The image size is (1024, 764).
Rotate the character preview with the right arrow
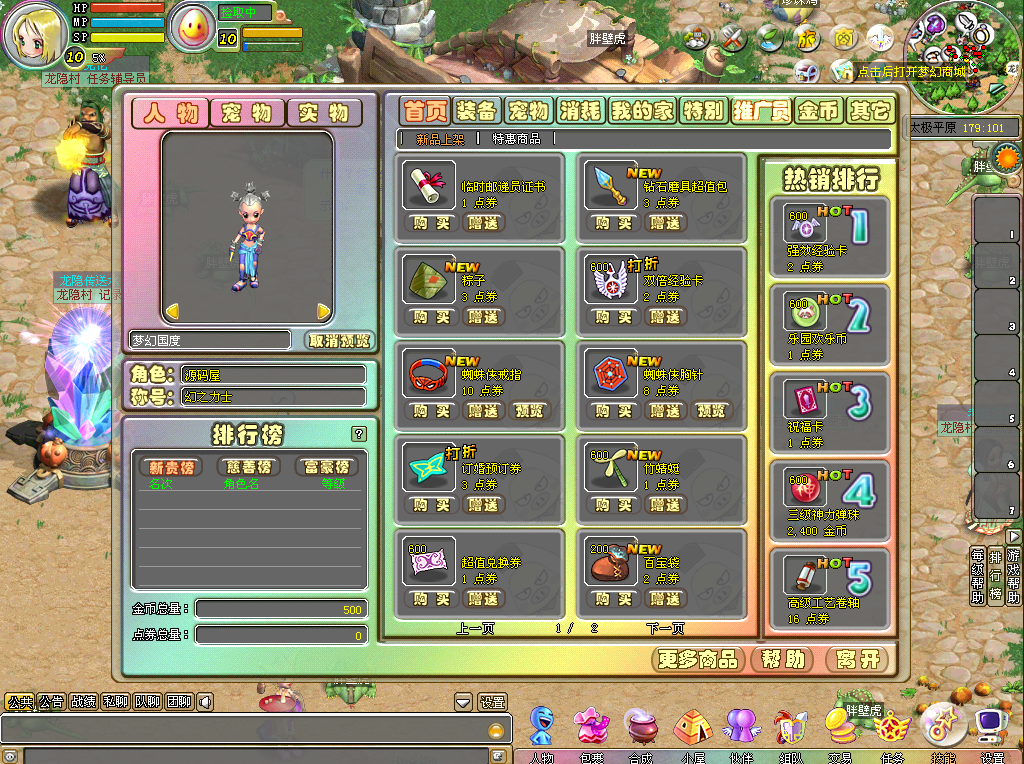click(x=323, y=311)
